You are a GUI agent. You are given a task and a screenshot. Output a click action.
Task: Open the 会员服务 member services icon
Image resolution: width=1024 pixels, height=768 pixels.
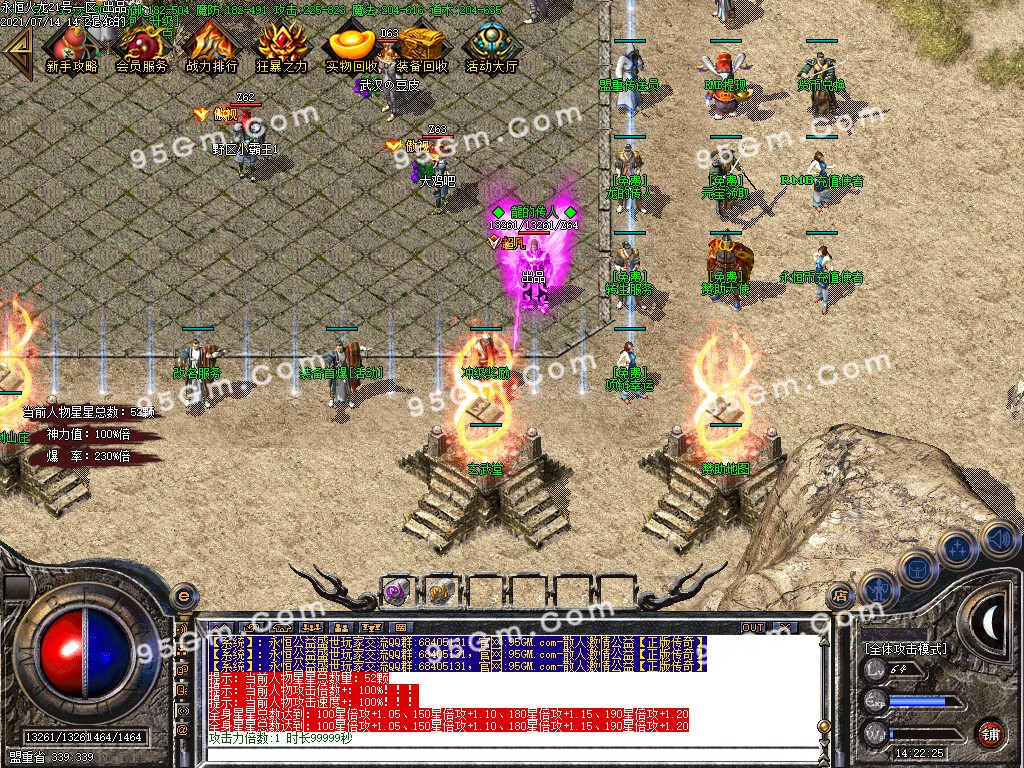(142, 46)
